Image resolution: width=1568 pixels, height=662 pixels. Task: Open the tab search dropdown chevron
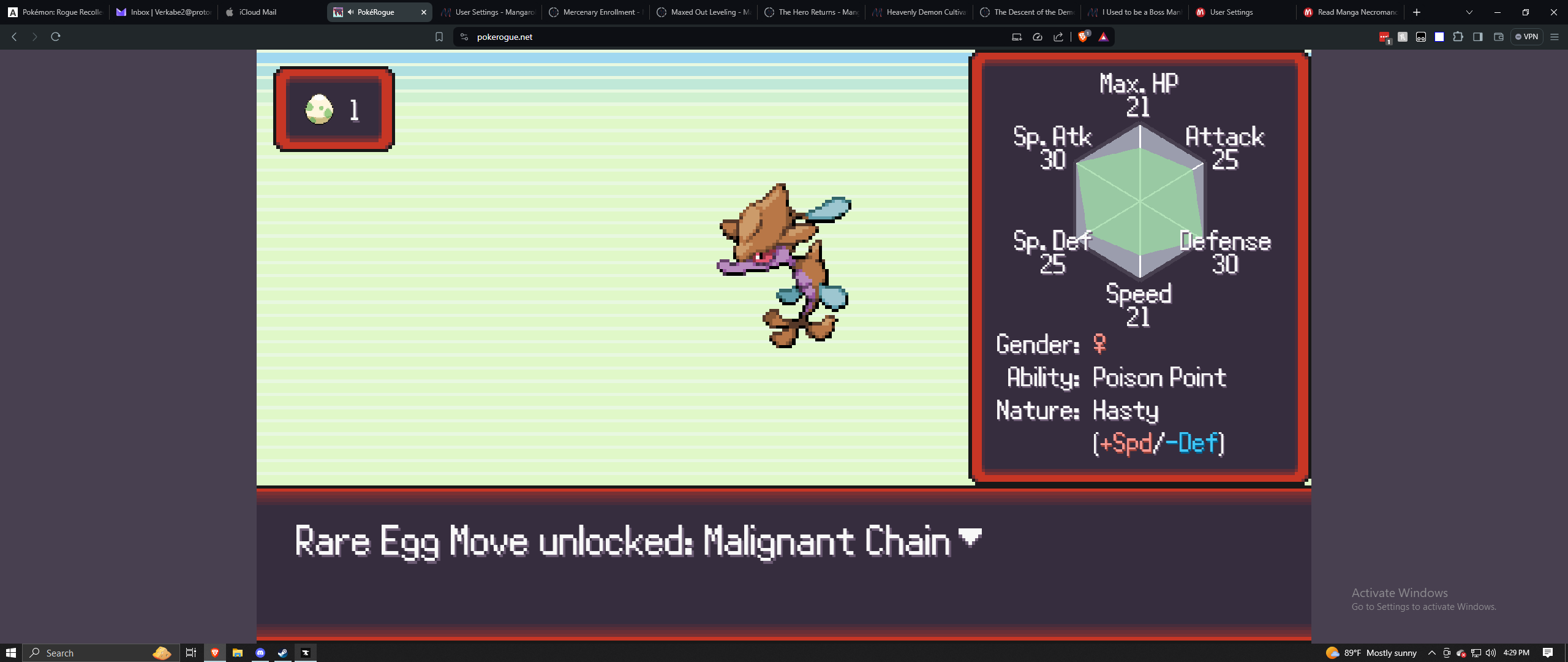tap(1469, 12)
